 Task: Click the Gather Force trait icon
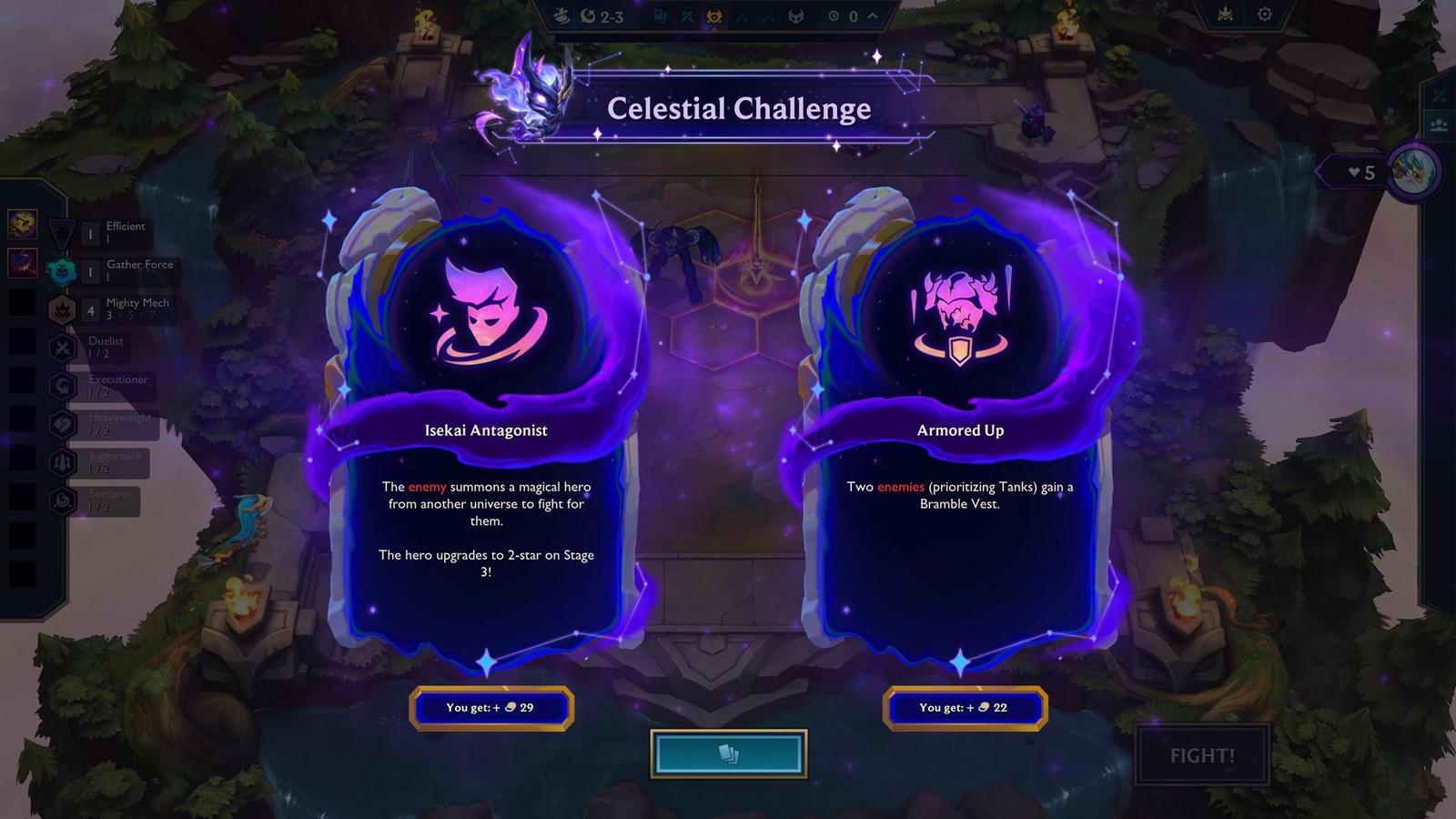point(62,269)
